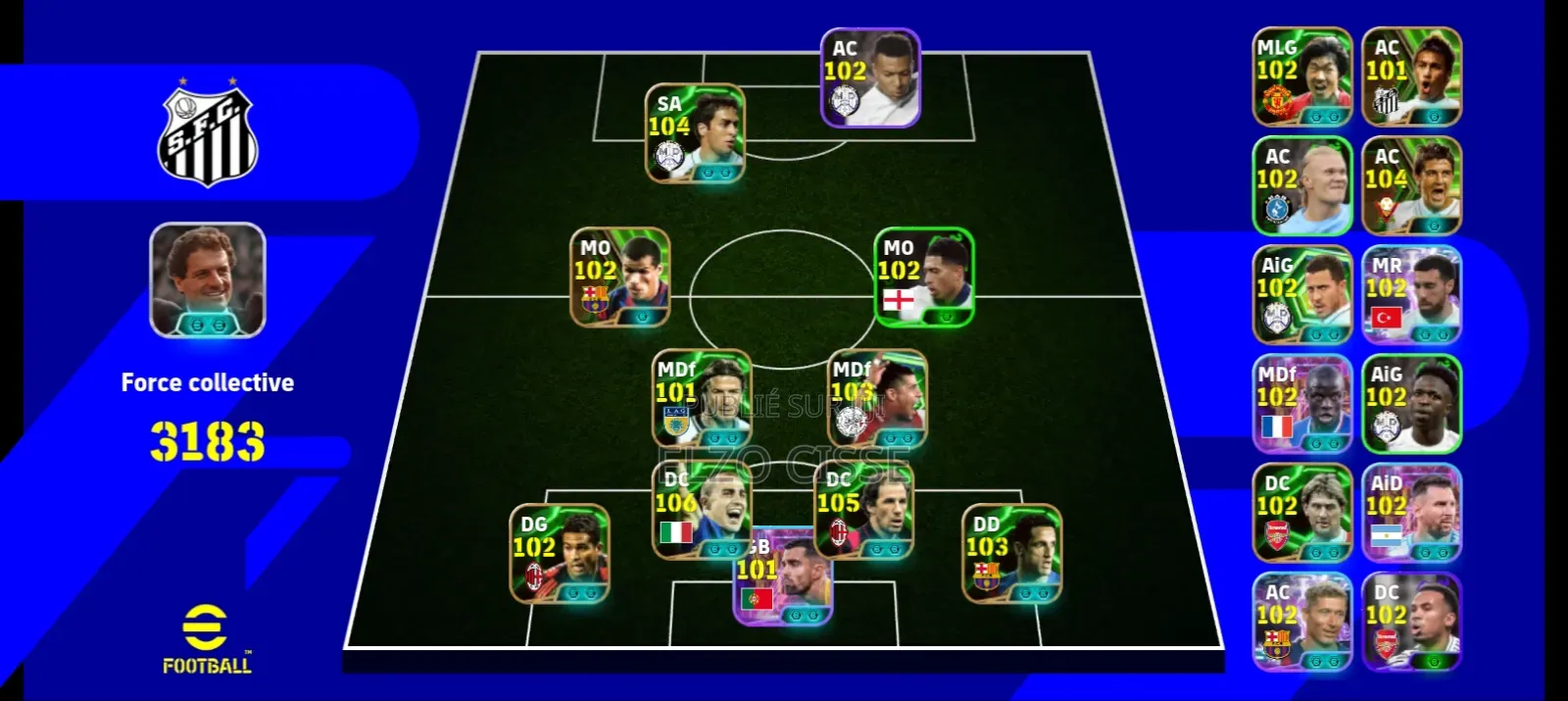This screenshot has height=701, width=1568.
Task: Select reserve AC 102 with Barcelona badge
Action: [1302, 622]
